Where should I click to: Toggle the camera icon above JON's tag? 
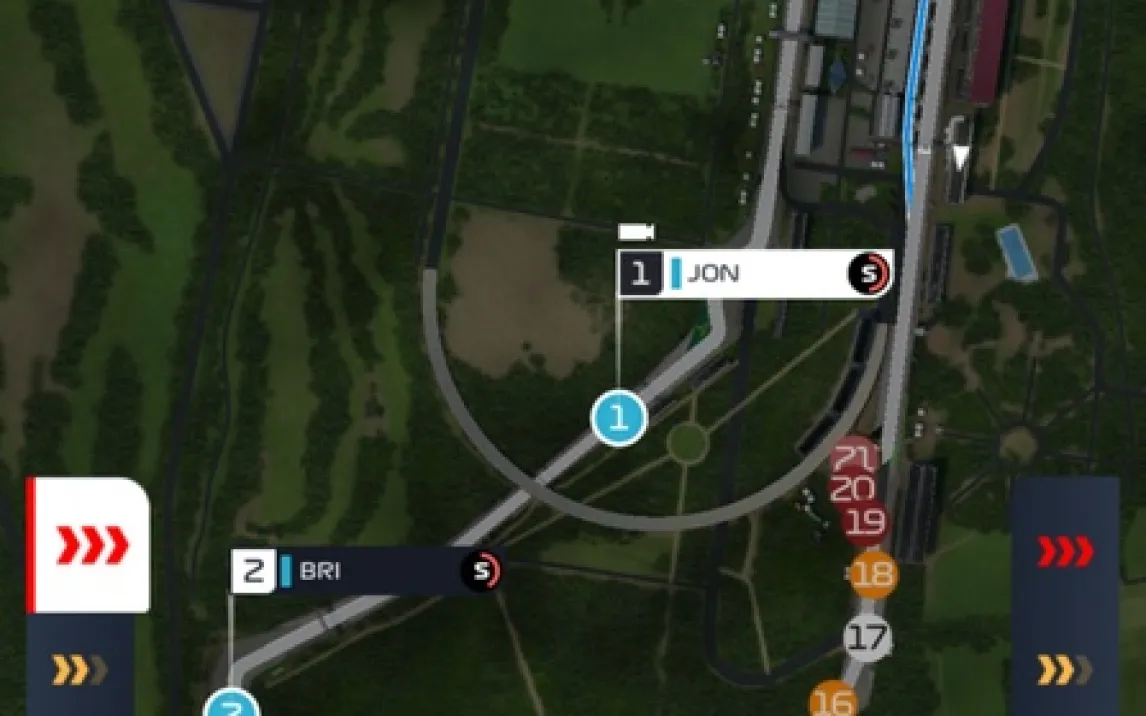[636, 232]
